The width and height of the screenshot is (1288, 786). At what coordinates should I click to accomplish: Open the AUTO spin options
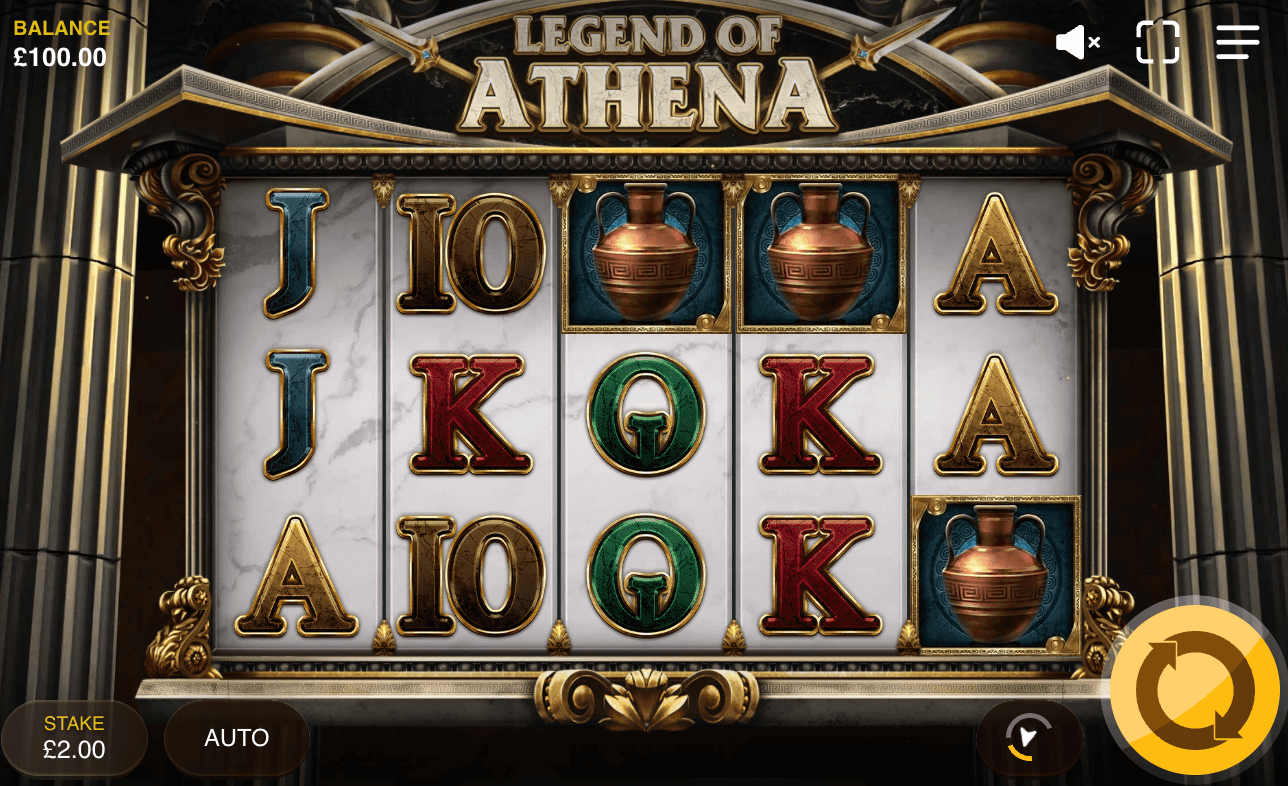[x=236, y=737]
